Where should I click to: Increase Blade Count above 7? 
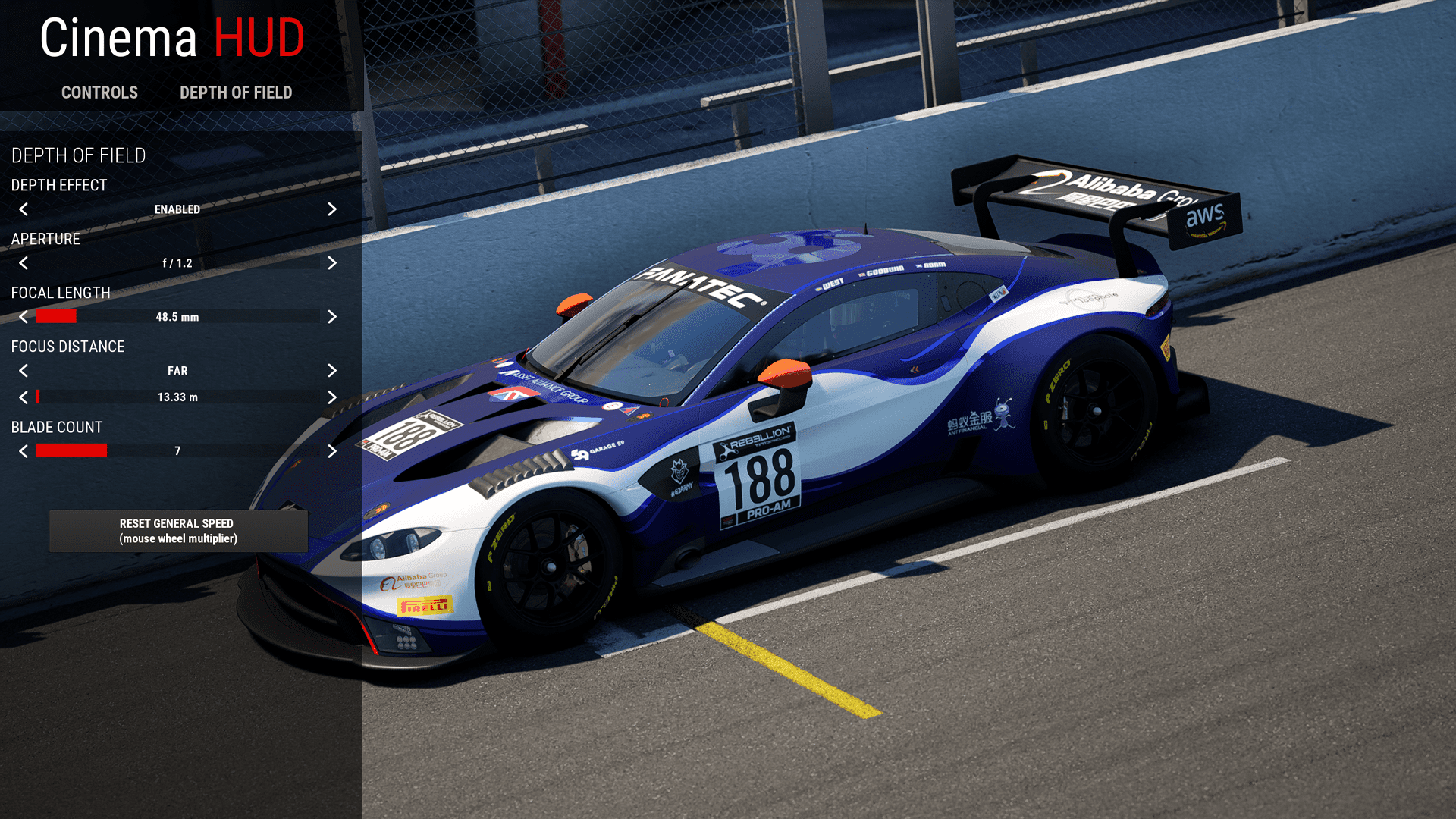pos(332,450)
